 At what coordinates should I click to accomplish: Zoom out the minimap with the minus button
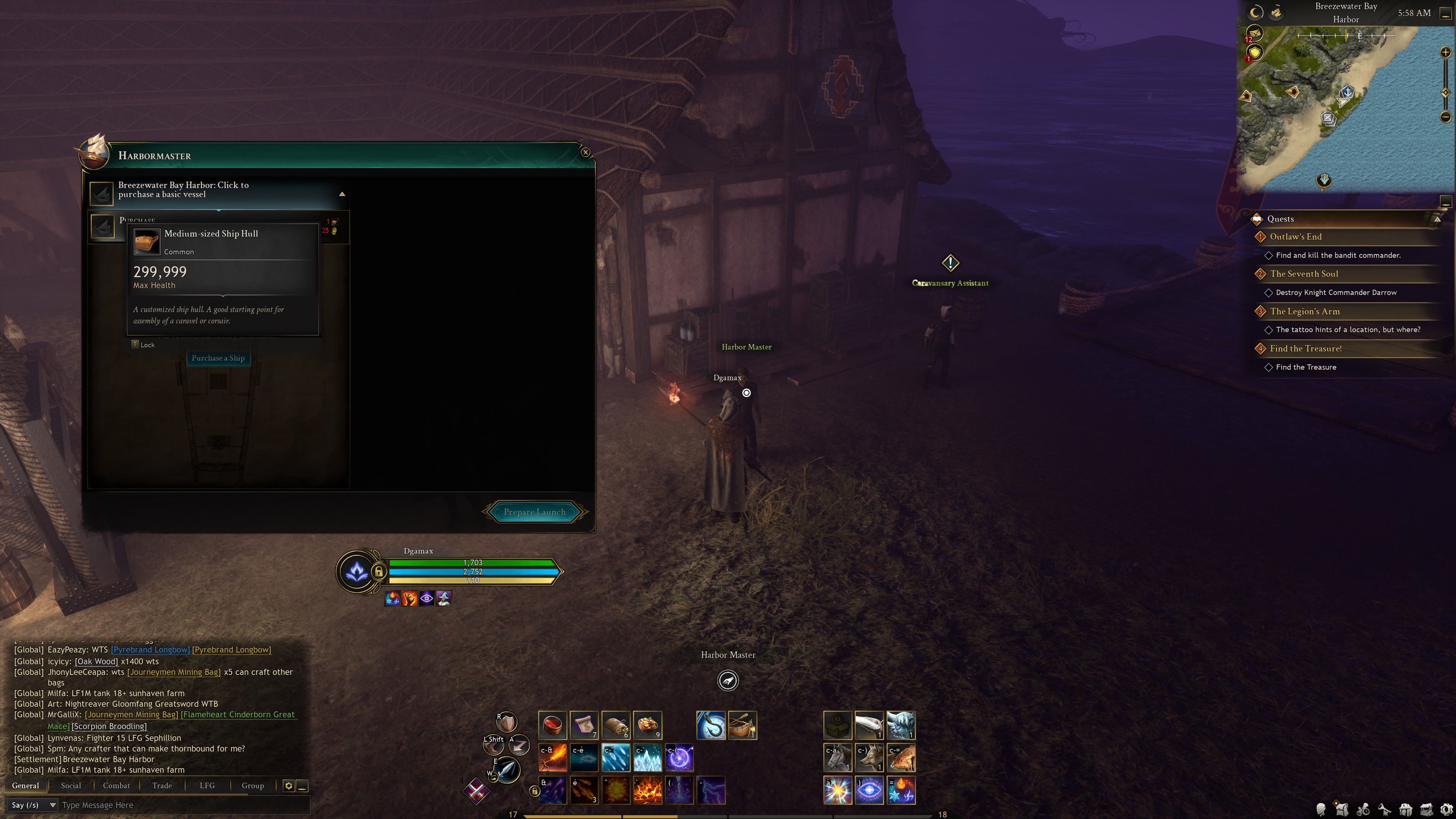[1445, 117]
